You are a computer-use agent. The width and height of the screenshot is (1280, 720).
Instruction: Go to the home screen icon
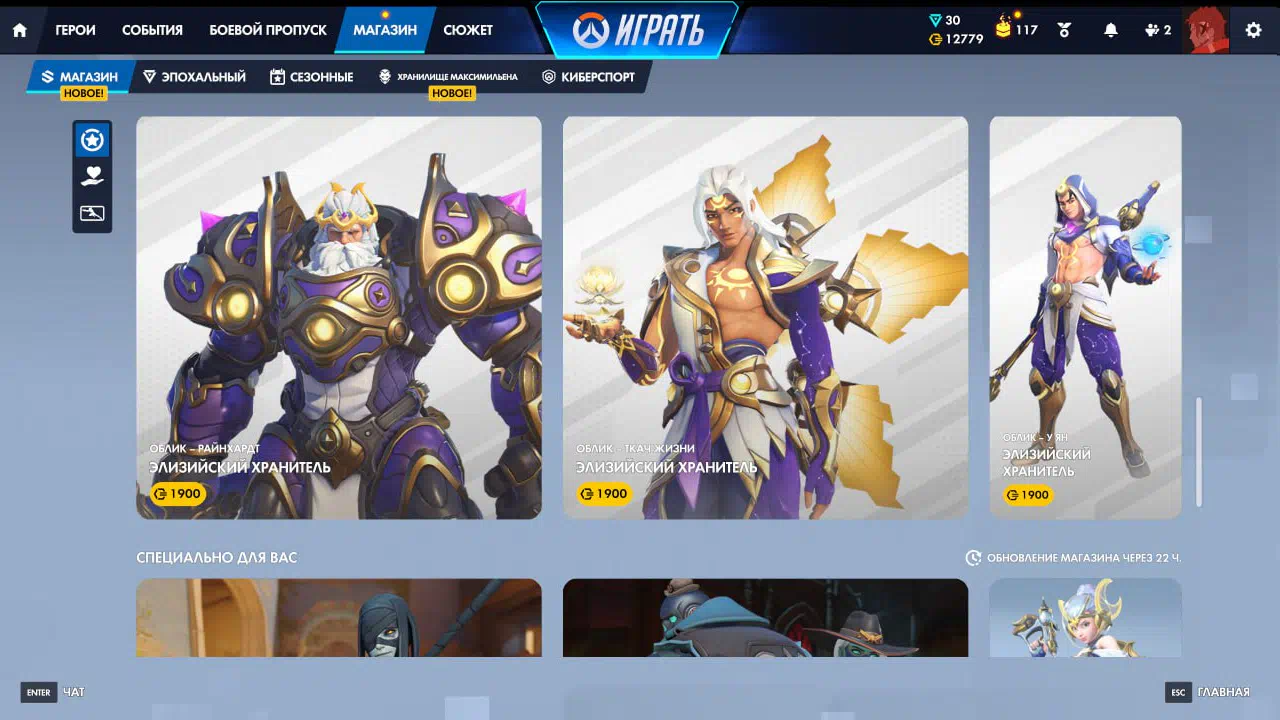coord(19,30)
